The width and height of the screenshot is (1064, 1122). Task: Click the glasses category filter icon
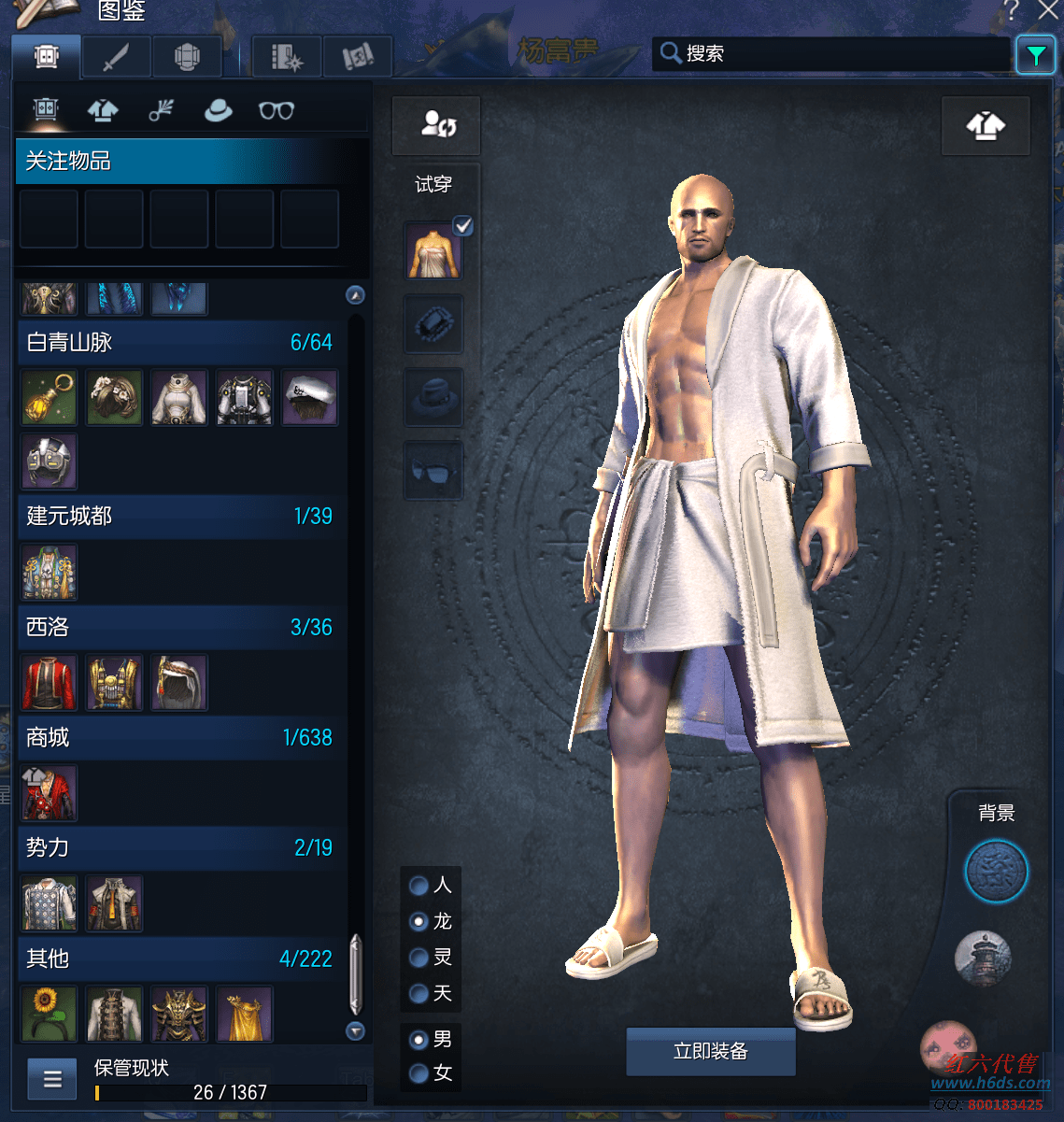click(277, 111)
